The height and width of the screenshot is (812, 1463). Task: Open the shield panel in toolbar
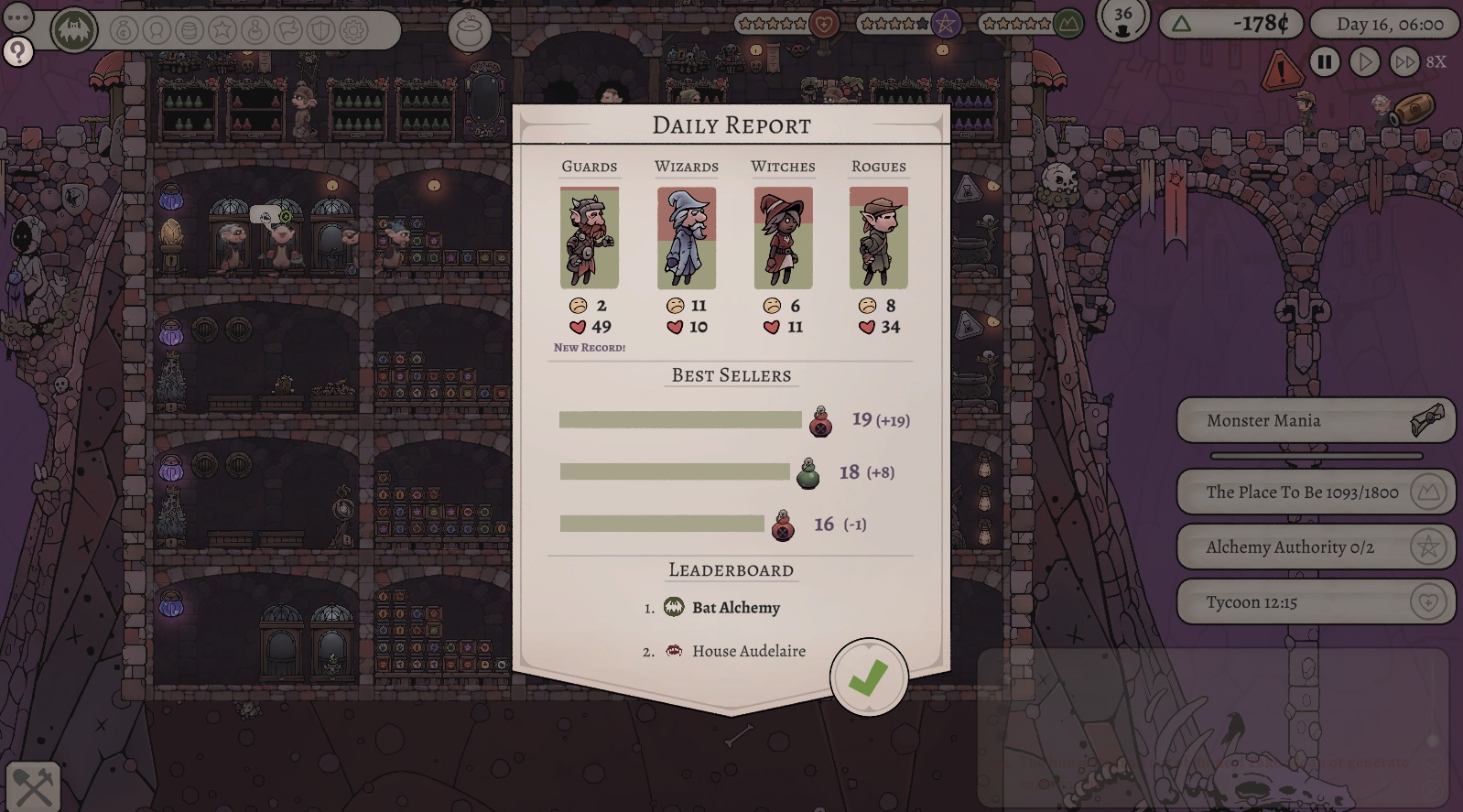[320, 31]
